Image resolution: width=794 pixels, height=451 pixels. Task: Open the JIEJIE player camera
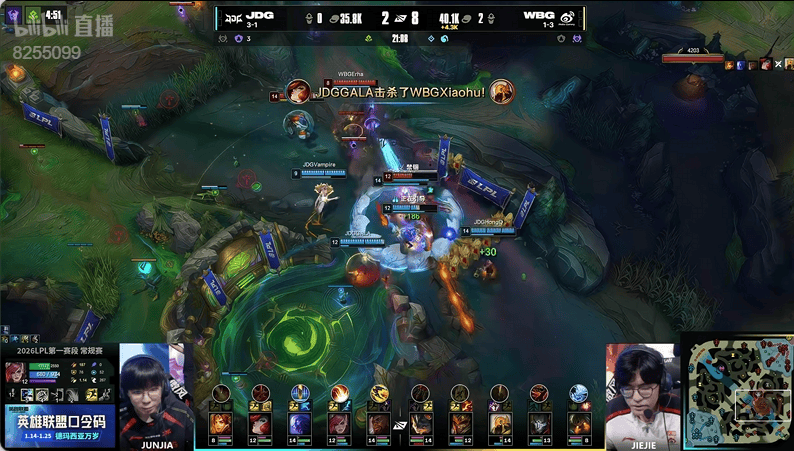[x=639, y=392]
